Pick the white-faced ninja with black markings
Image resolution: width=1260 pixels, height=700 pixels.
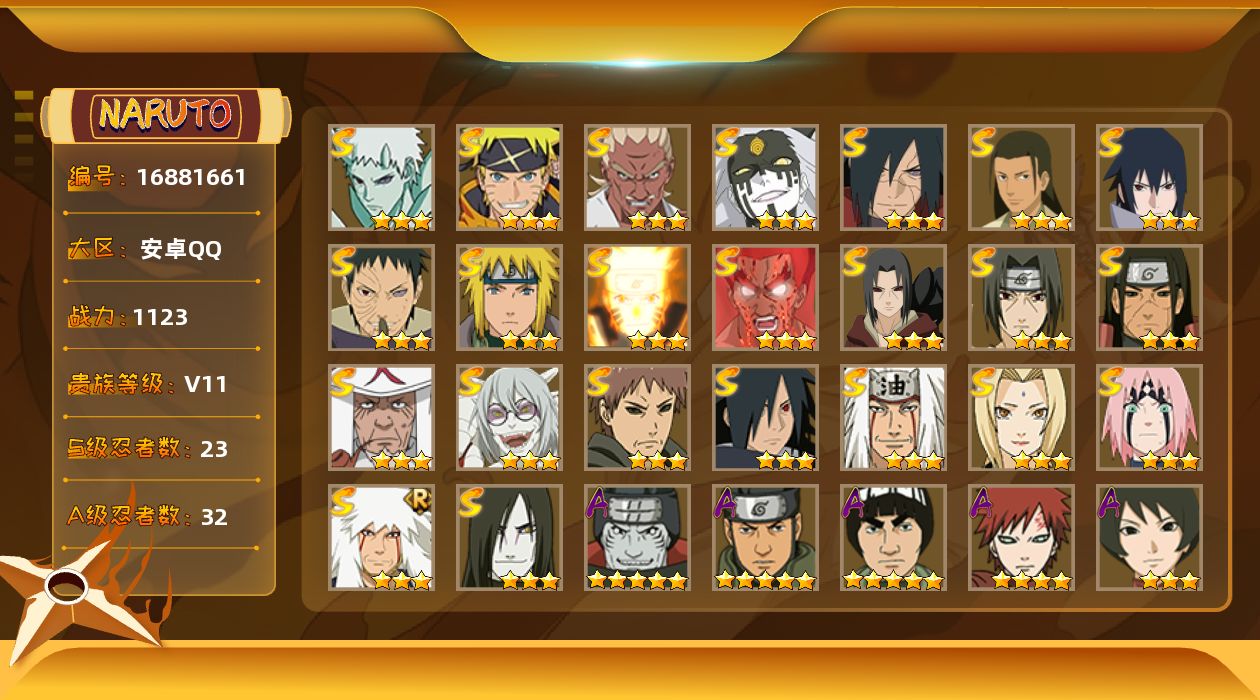tap(766, 177)
